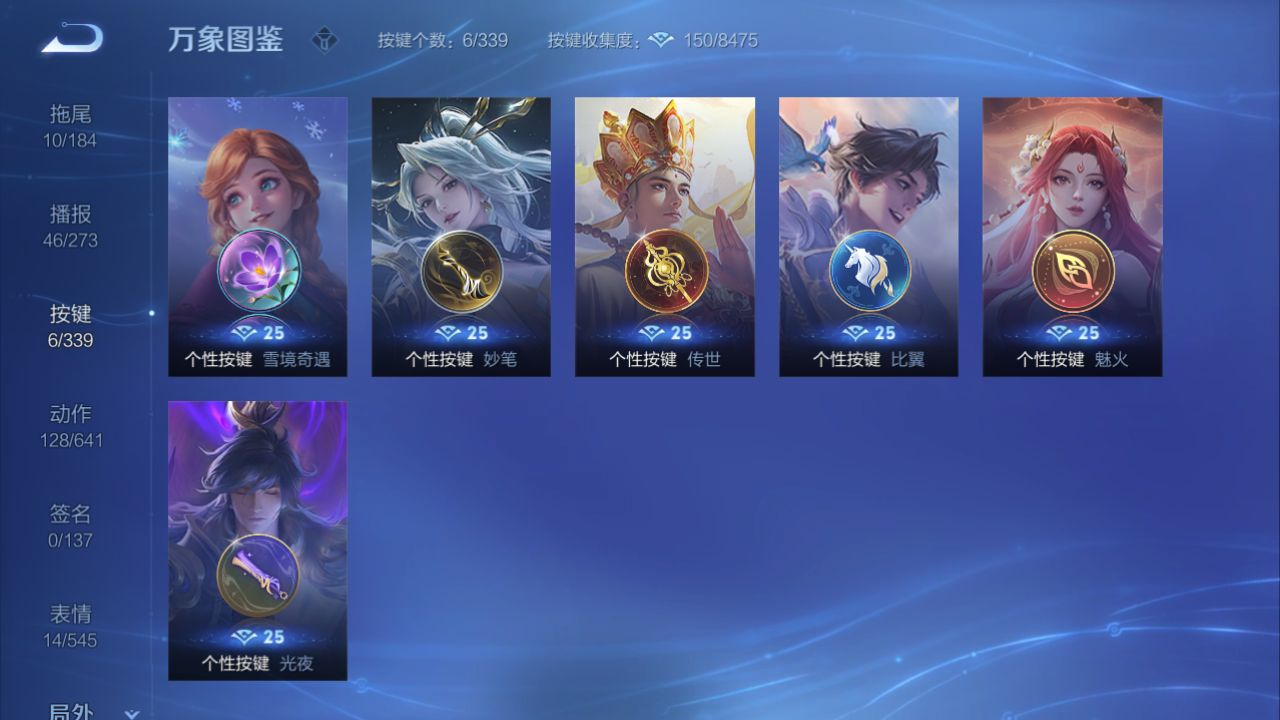Select the 按键 category tab
Screen dimensions: 1280x720
(70, 326)
